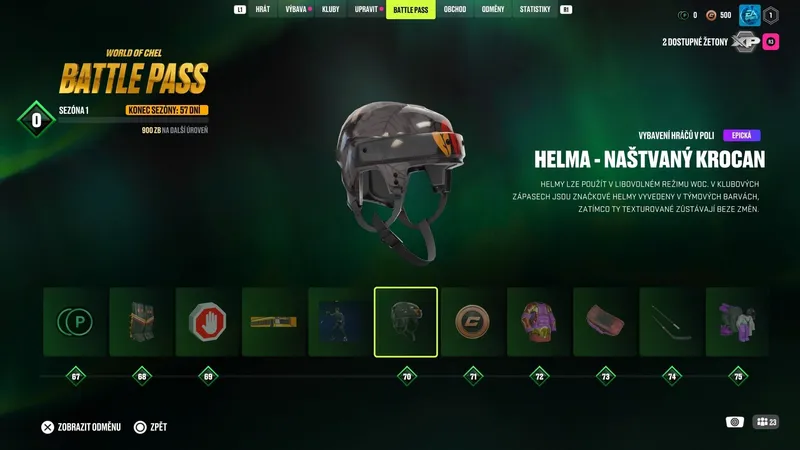The height and width of the screenshot is (450, 800).
Task: Select the Battle Pass tab
Action: coord(411,10)
